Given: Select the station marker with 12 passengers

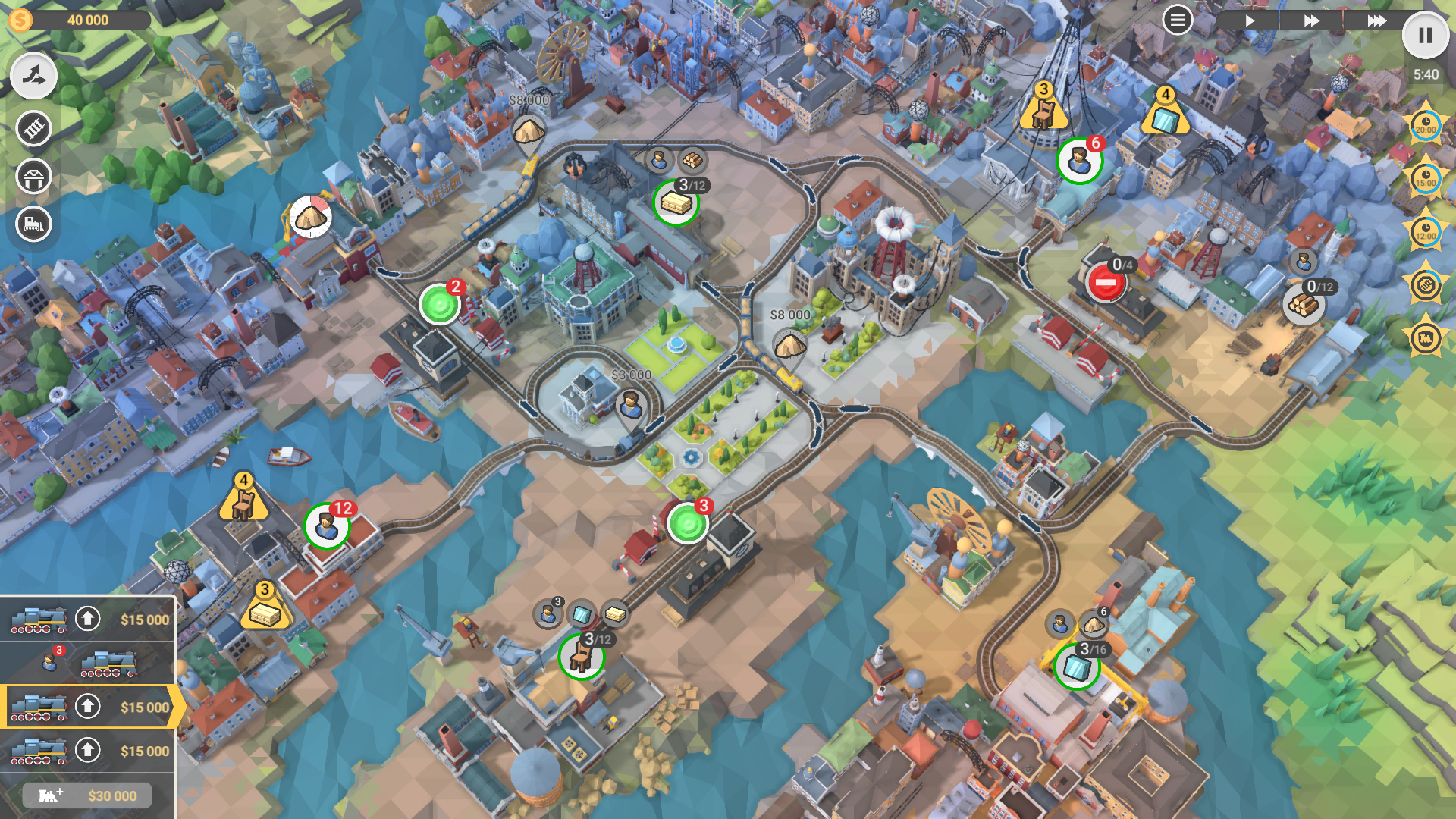Looking at the screenshot, I should (x=327, y=525).
